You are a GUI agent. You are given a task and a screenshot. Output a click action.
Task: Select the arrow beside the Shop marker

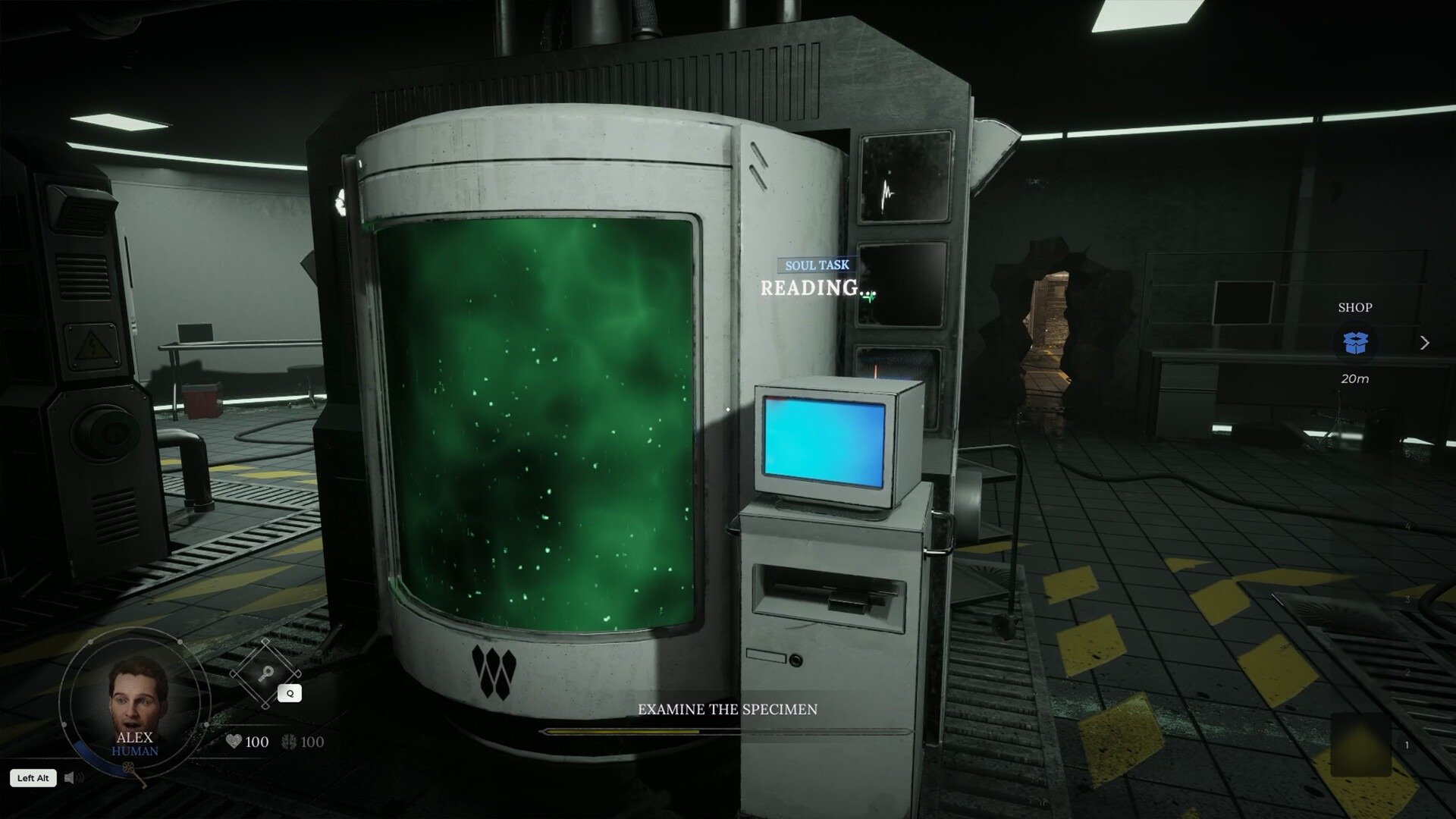point(1424,343)
